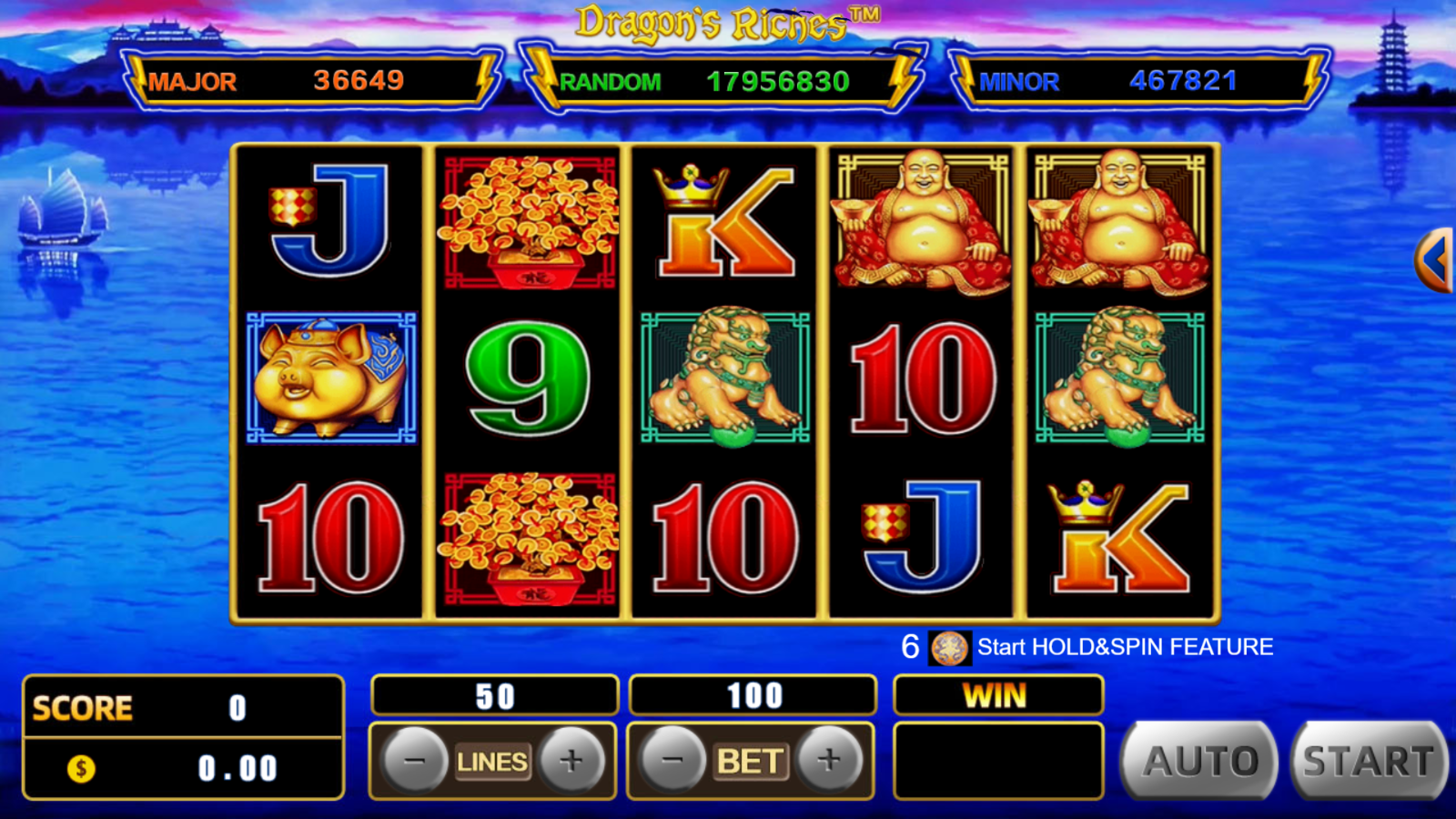Decrease the number of lines
The height and width of the screenshot is (819, 1456).
pyautogui.click(x=414, y=761)
